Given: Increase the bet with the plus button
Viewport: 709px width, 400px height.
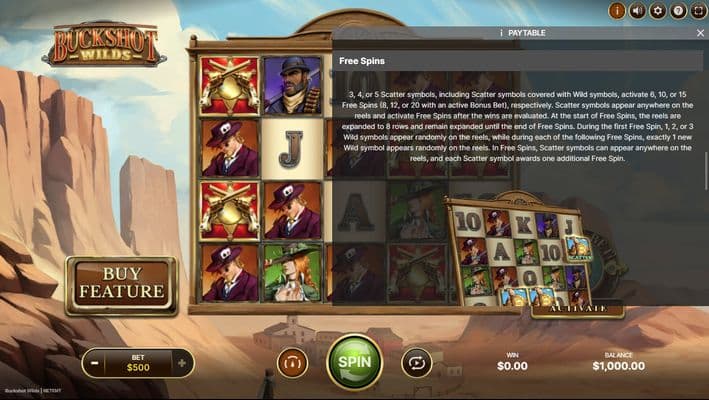Looking at the screenshot, I should 181,363.
